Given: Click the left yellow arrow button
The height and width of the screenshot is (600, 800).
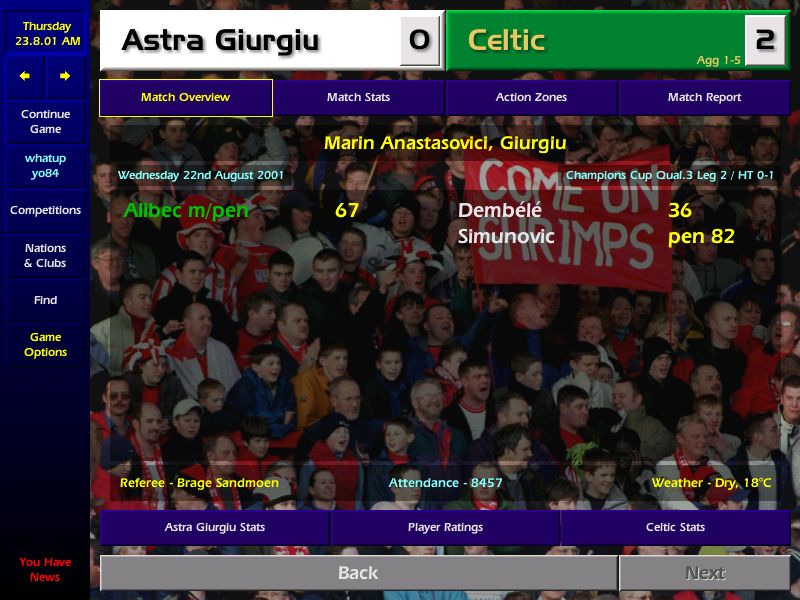Looking at the screenshot, I should click(25, 76).
